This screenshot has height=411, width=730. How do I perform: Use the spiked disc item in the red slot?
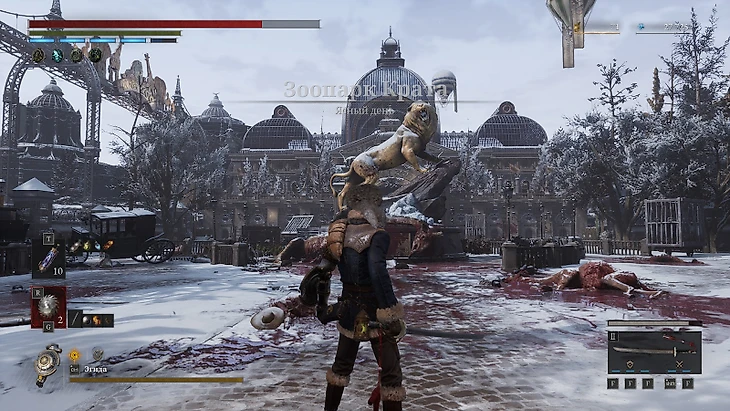tap(48, 308)
